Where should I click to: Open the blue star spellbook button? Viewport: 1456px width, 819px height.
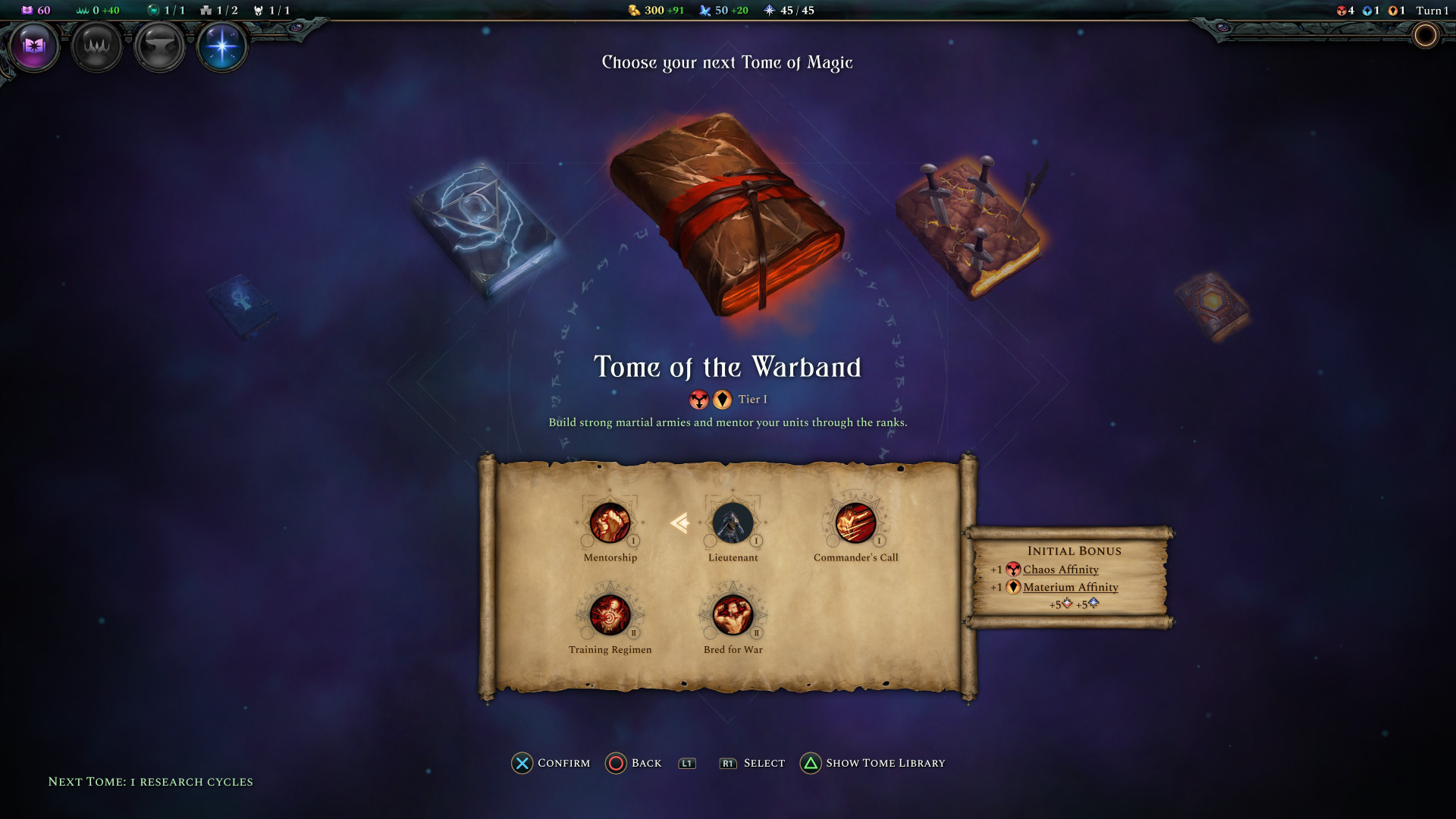point(222,46)
